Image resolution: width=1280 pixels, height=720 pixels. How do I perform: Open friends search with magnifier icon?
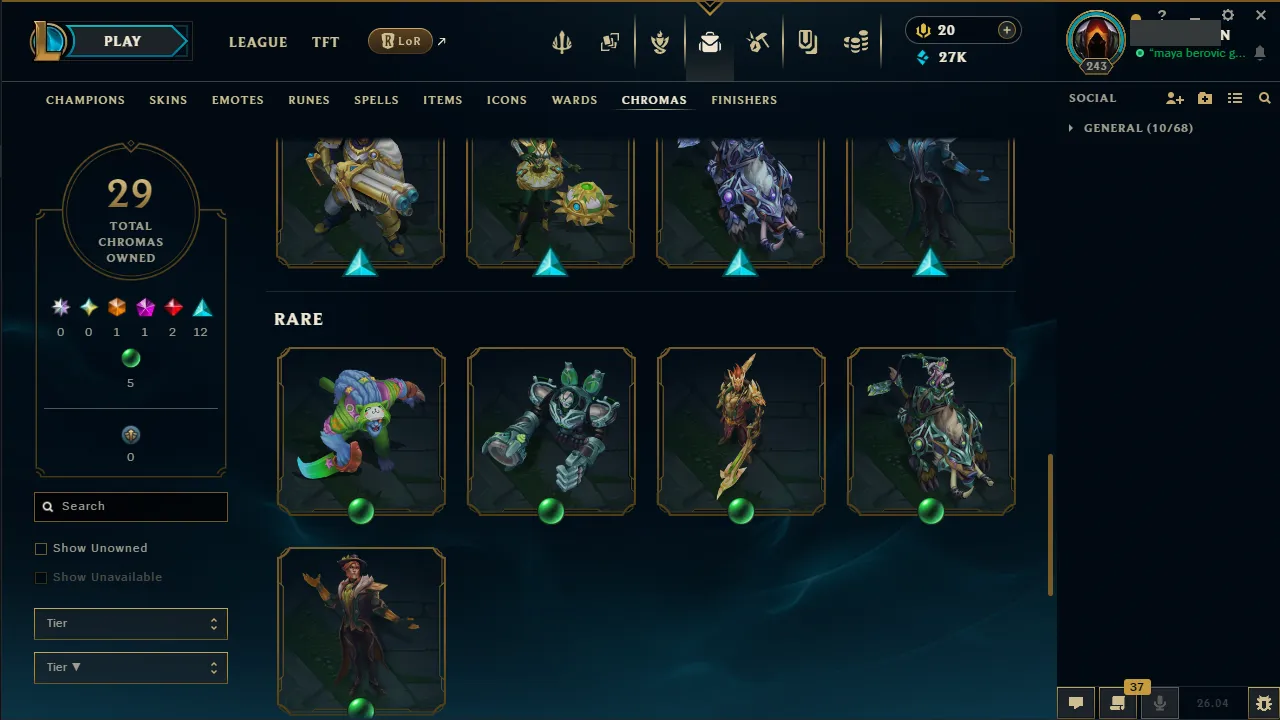tap(1264, 98)
